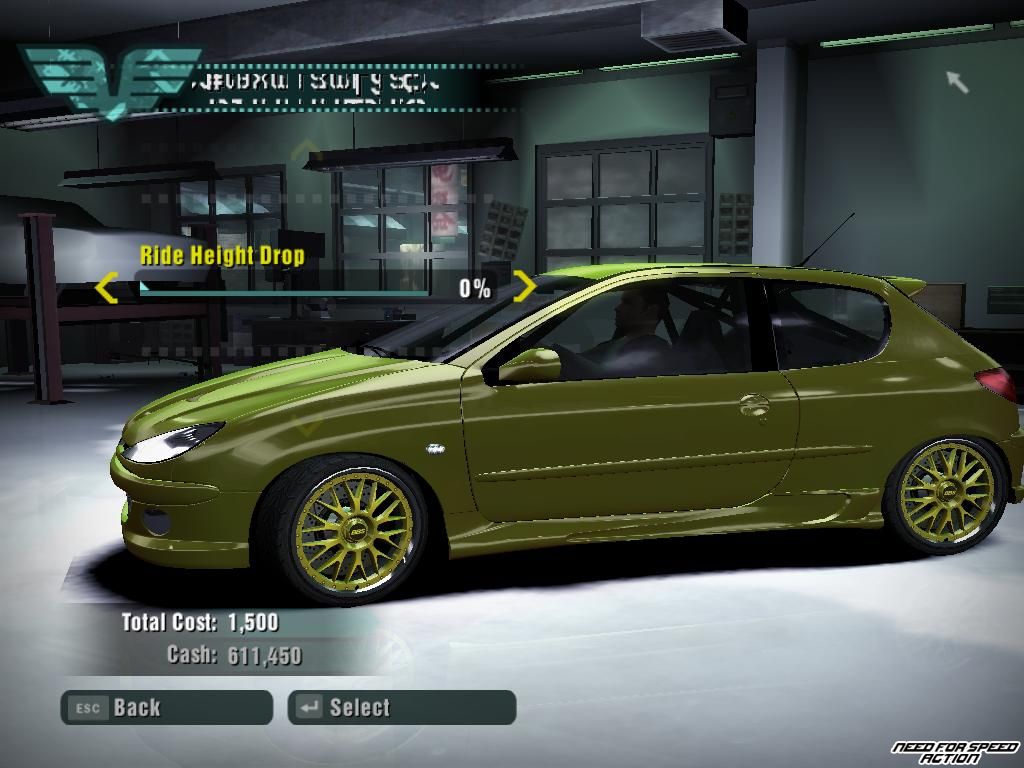Increase ride height with the right arrow

(525, 288)
